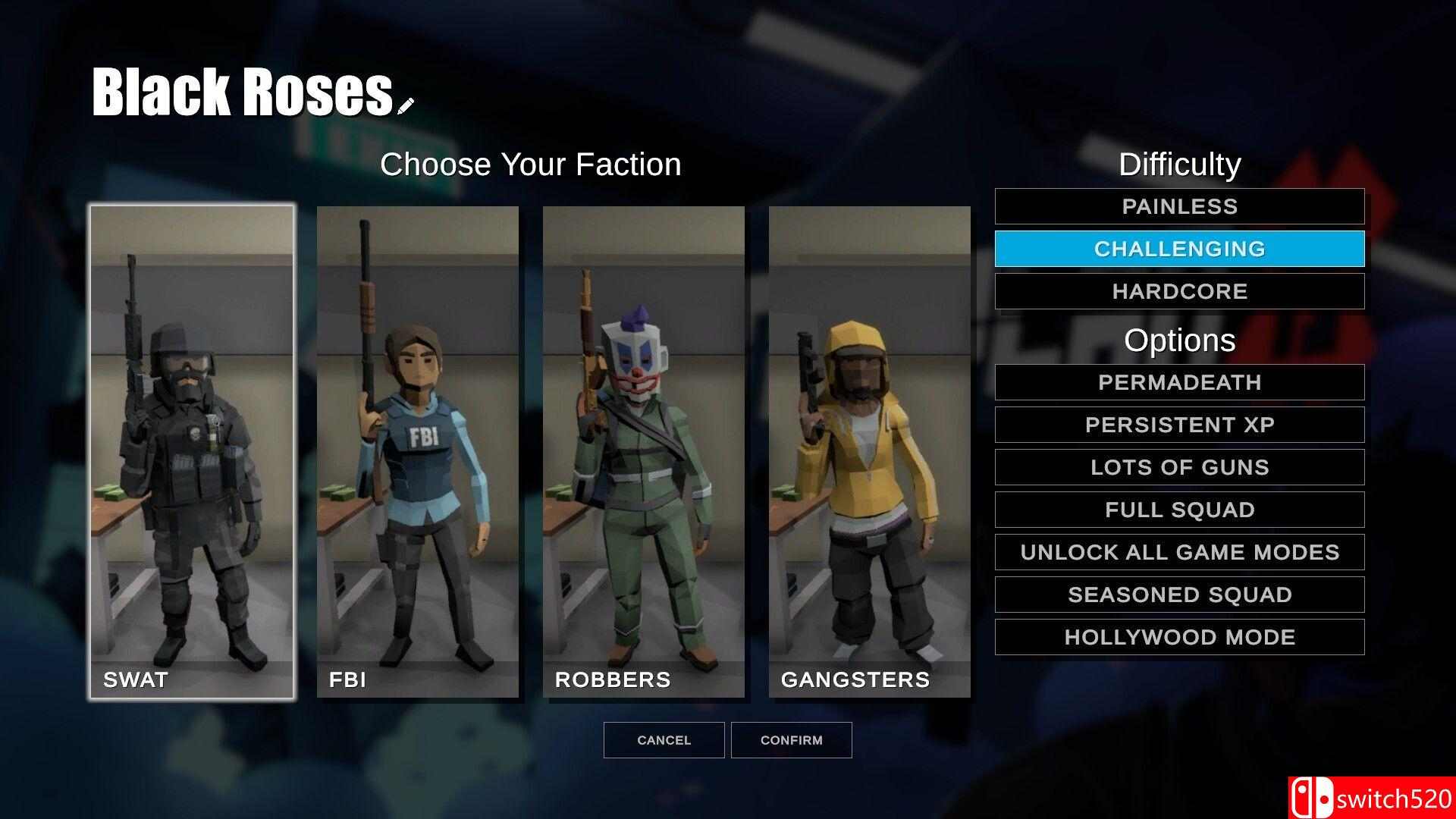Choose Challenging difficulty
The image size is (1456, 819).
(1179, 249)
